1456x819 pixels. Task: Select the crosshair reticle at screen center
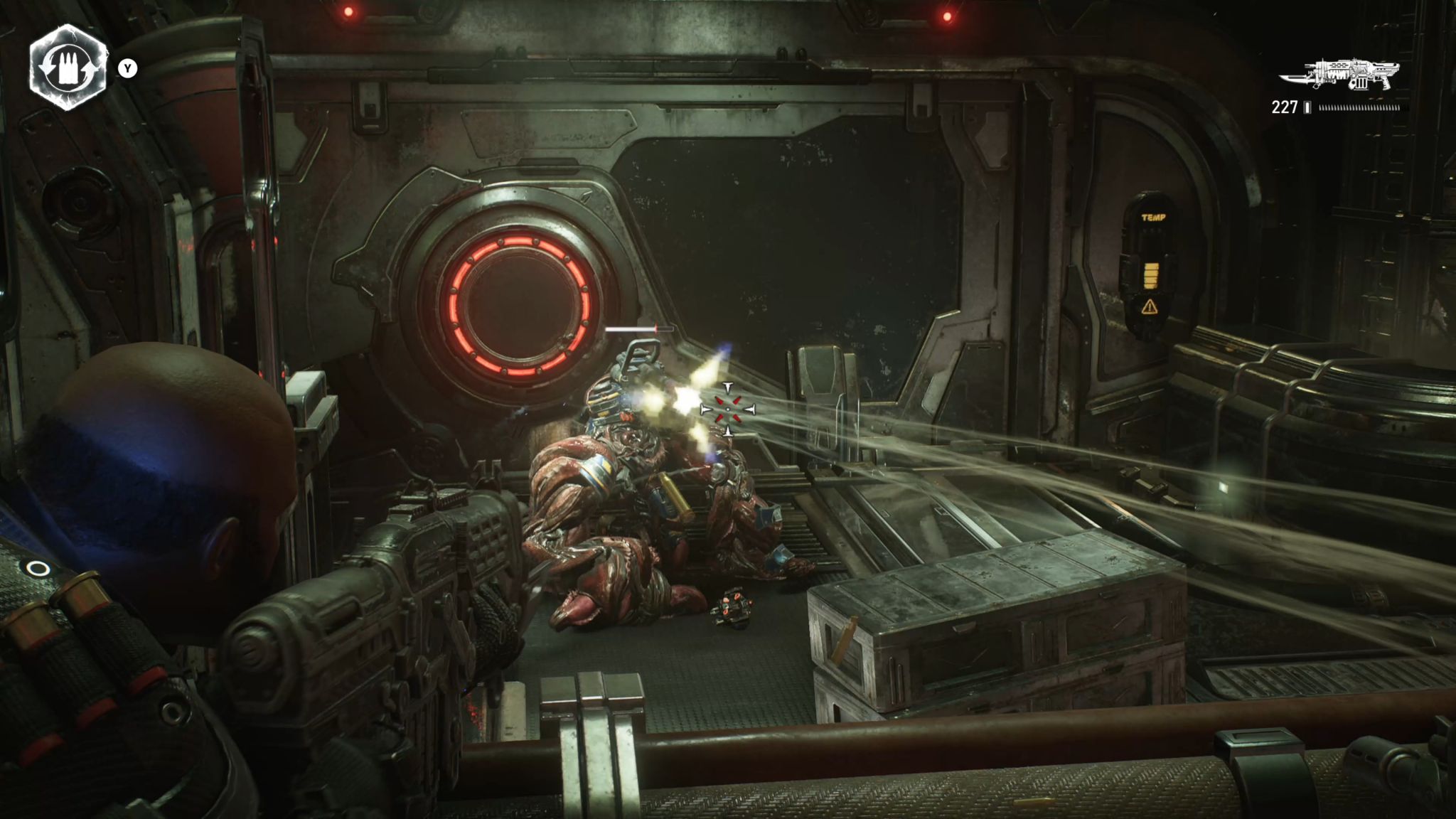[728, 409]
